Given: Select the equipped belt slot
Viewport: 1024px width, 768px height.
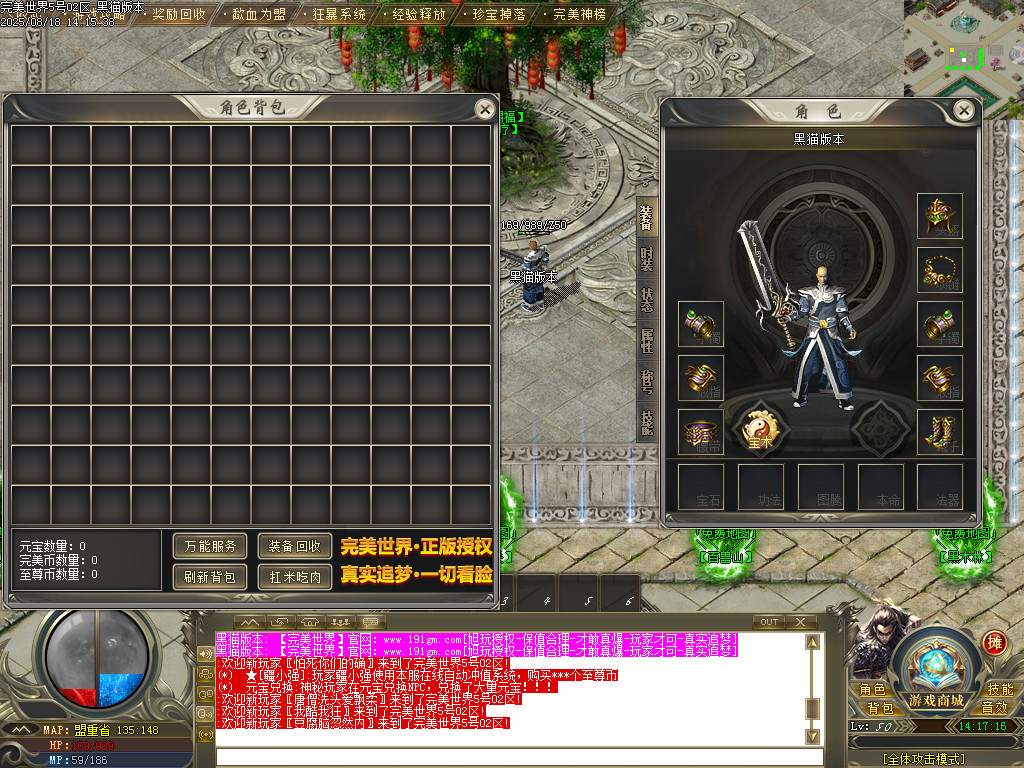Looking at the screenshot, I should coord(700,432).
